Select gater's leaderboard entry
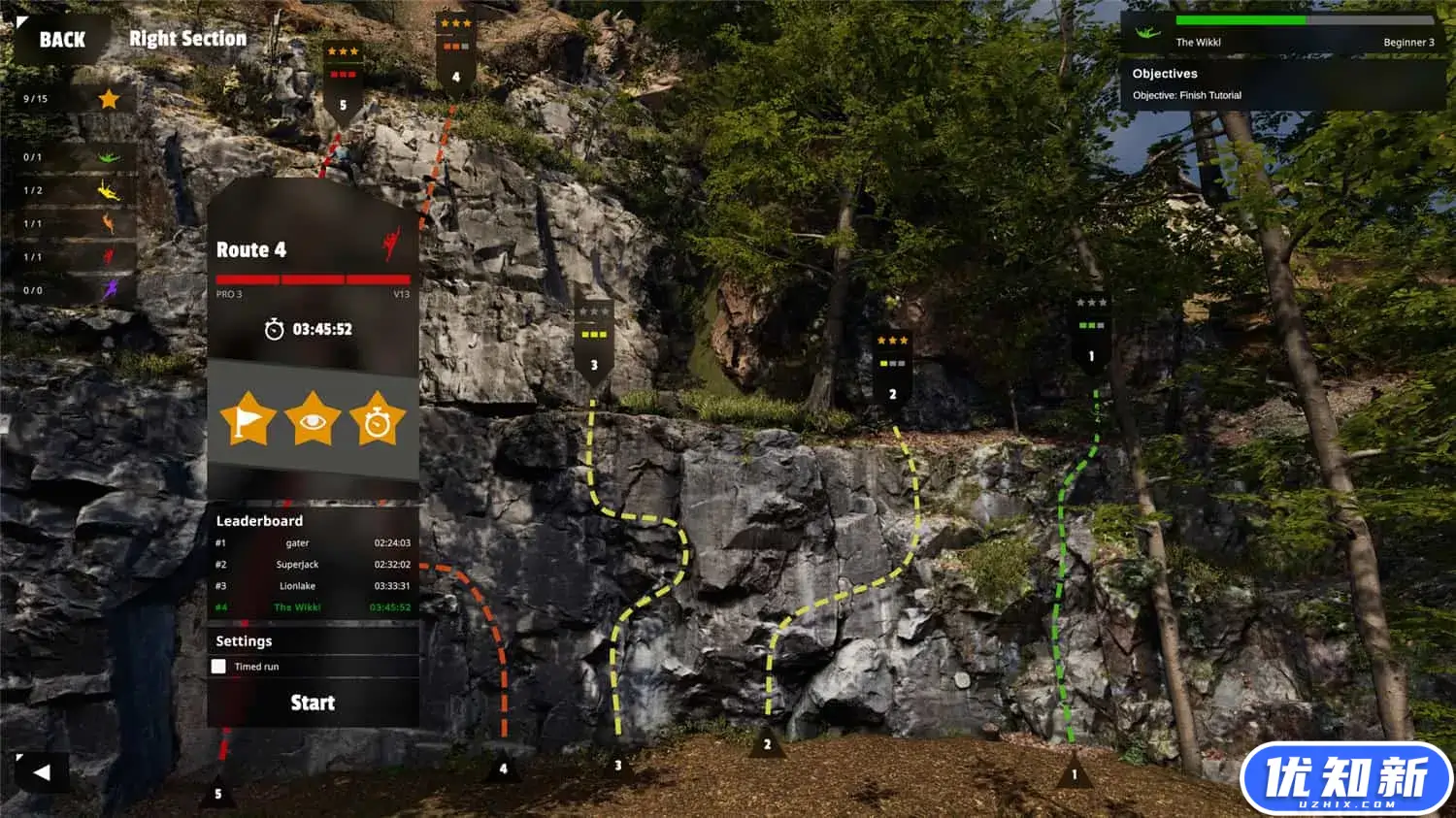1456x818 pixels. (x=313, y=543)
